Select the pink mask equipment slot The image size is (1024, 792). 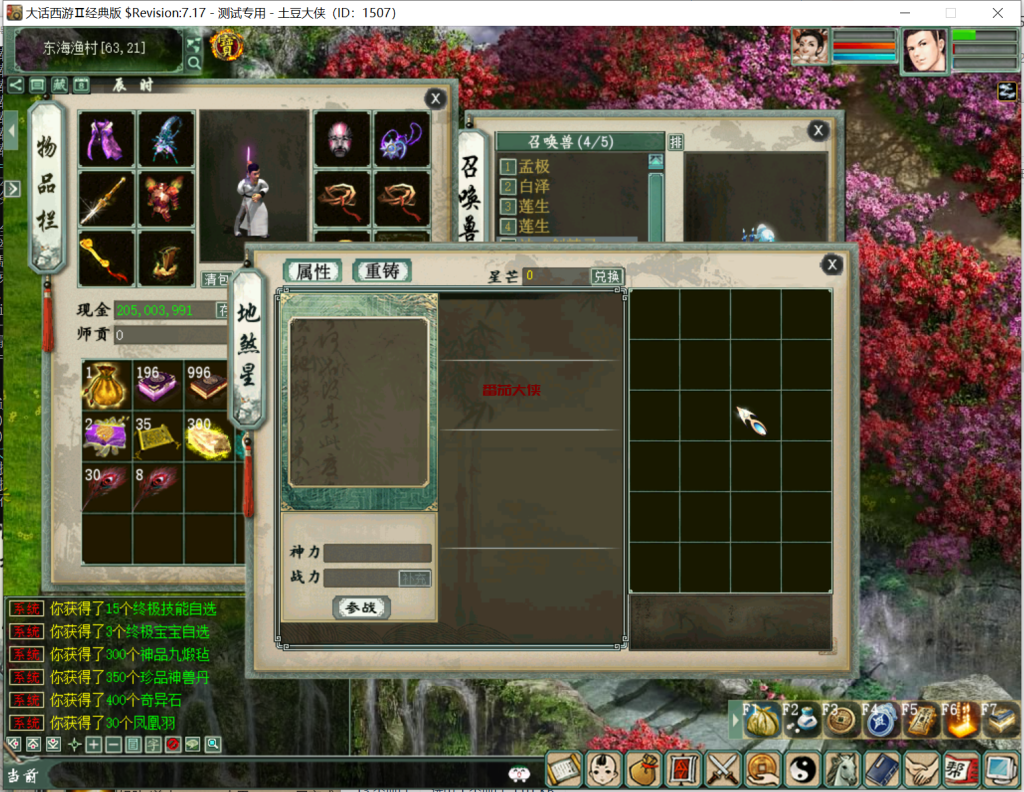pos(342,139)
